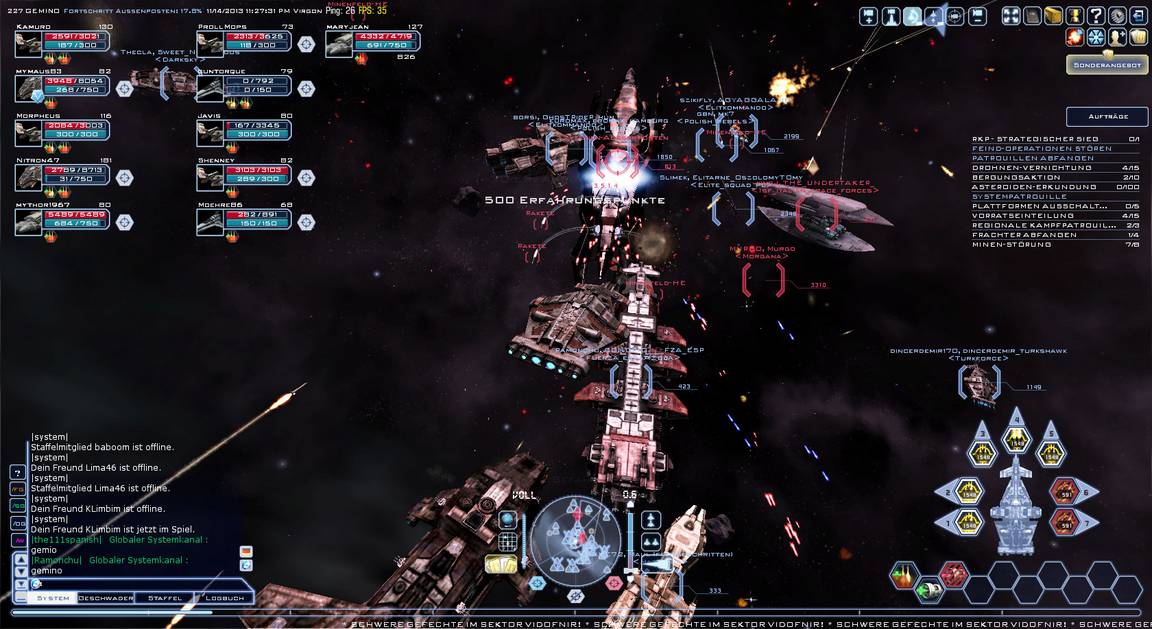The image size is (1152, 629).
Task: Click the chat help question mark button
Action: (x=17, y=472)
